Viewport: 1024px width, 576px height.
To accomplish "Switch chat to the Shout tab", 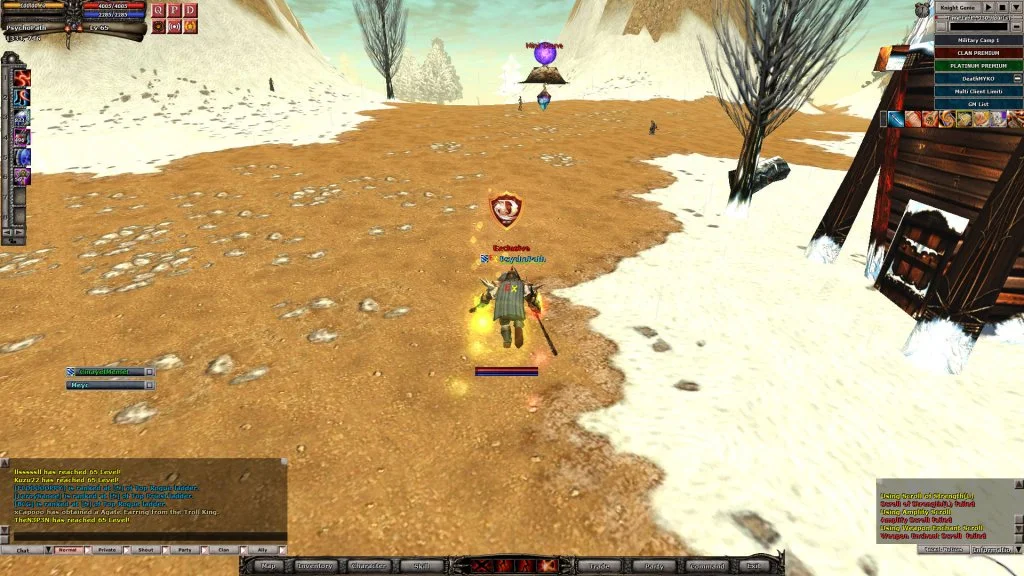I will 146,550.
